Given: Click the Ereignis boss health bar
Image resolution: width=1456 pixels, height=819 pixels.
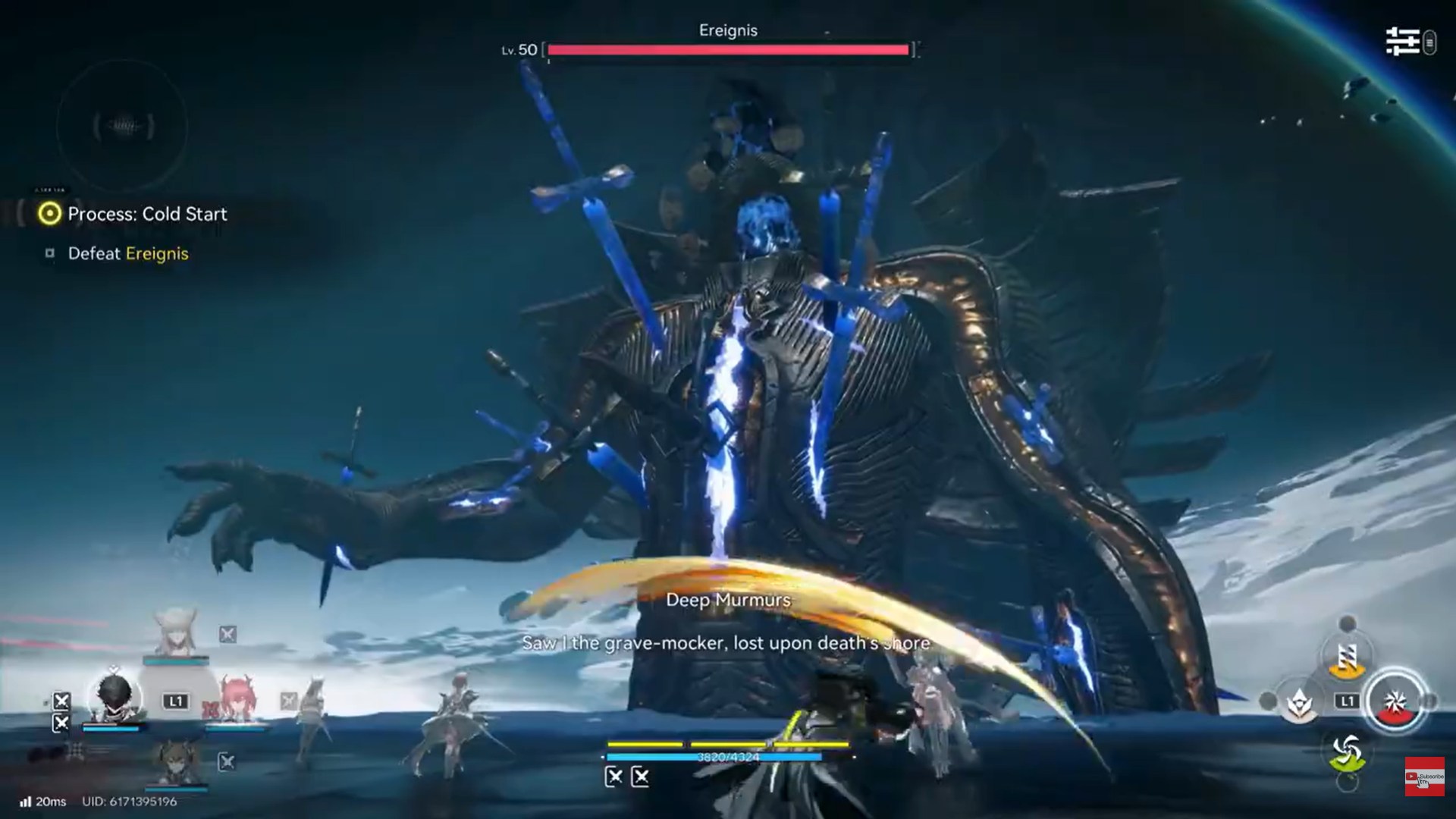Looking at the screenshot, I should [726, 50].
